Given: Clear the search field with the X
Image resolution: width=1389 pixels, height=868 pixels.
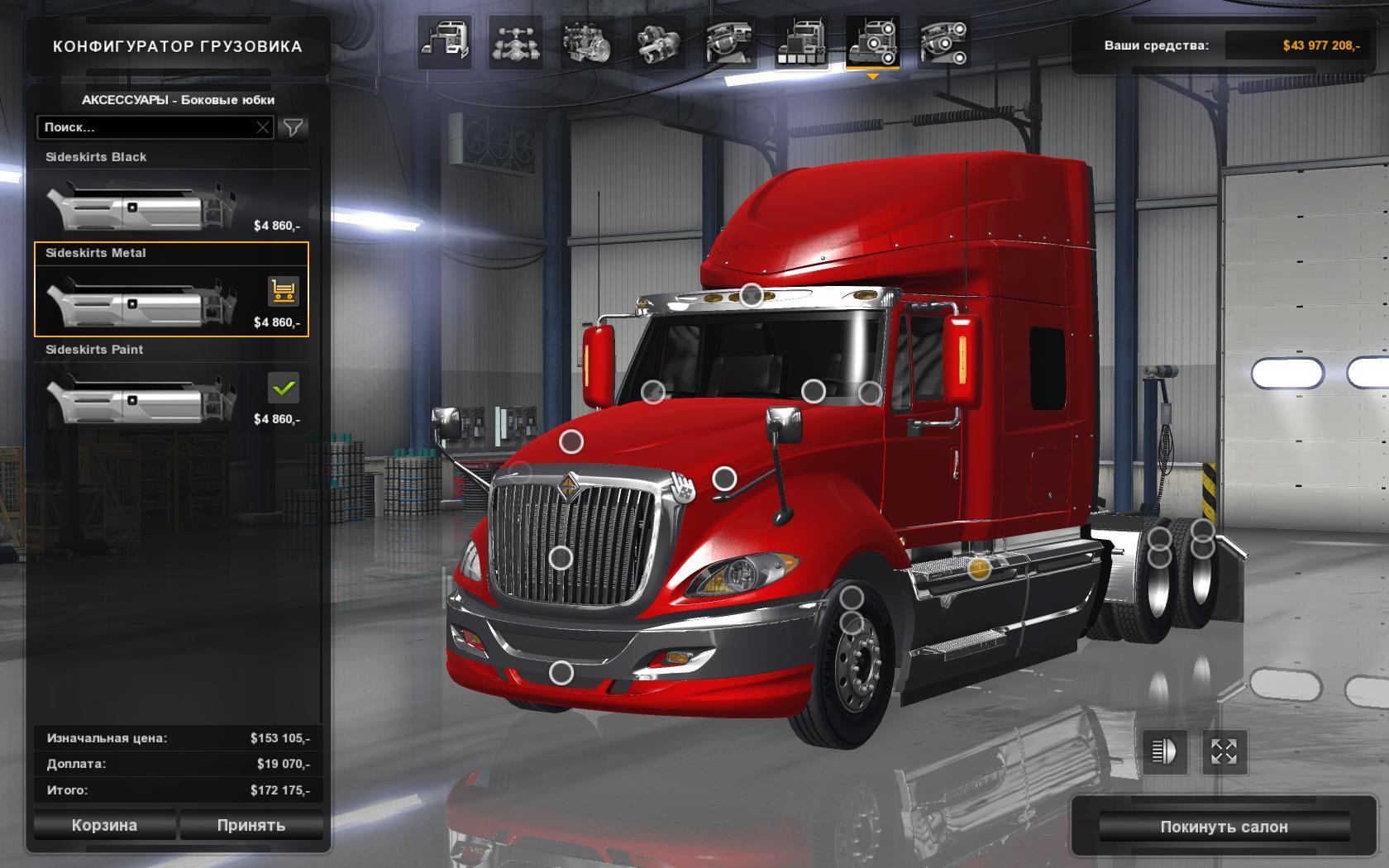Looking at the screenshot, I should click(263, 127).
